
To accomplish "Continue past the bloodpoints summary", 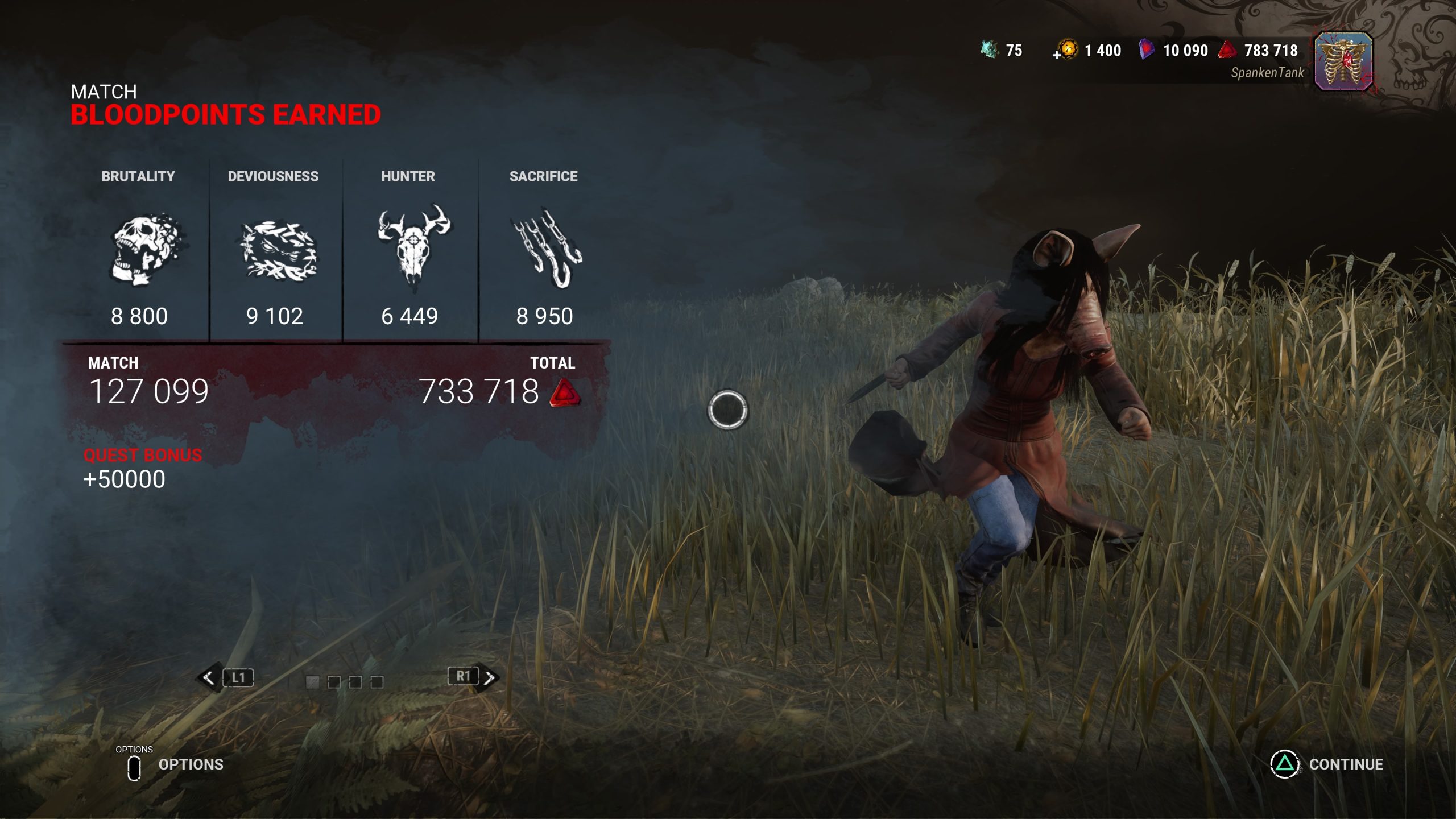I will tap(1327, 764).
